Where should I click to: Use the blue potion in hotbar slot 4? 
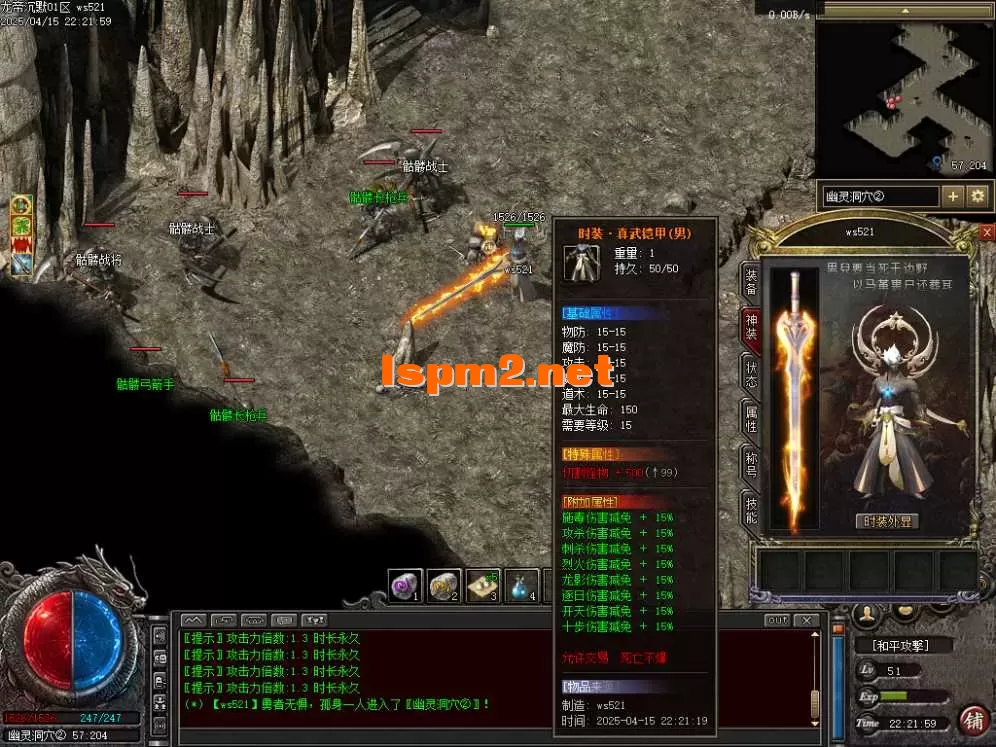point(522,586)
